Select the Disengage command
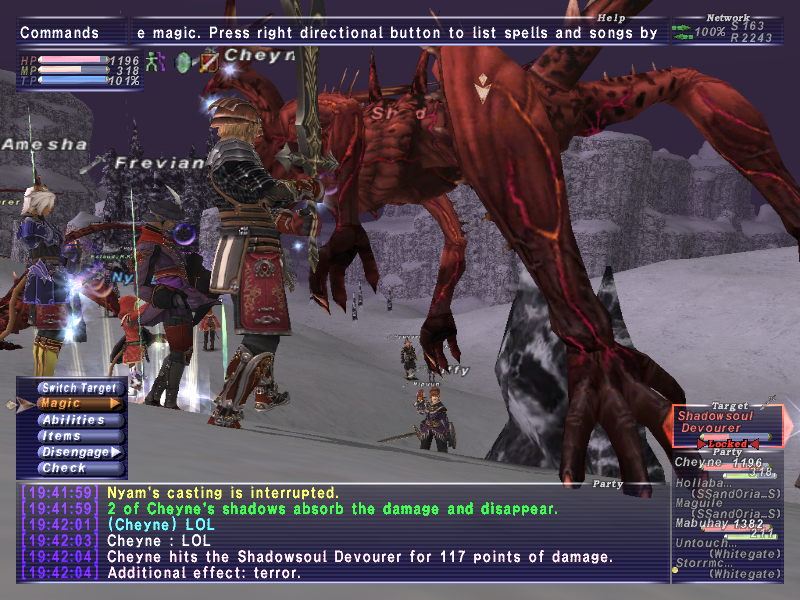The width and height of the screenshot is (800, 600). pos(80,452)
